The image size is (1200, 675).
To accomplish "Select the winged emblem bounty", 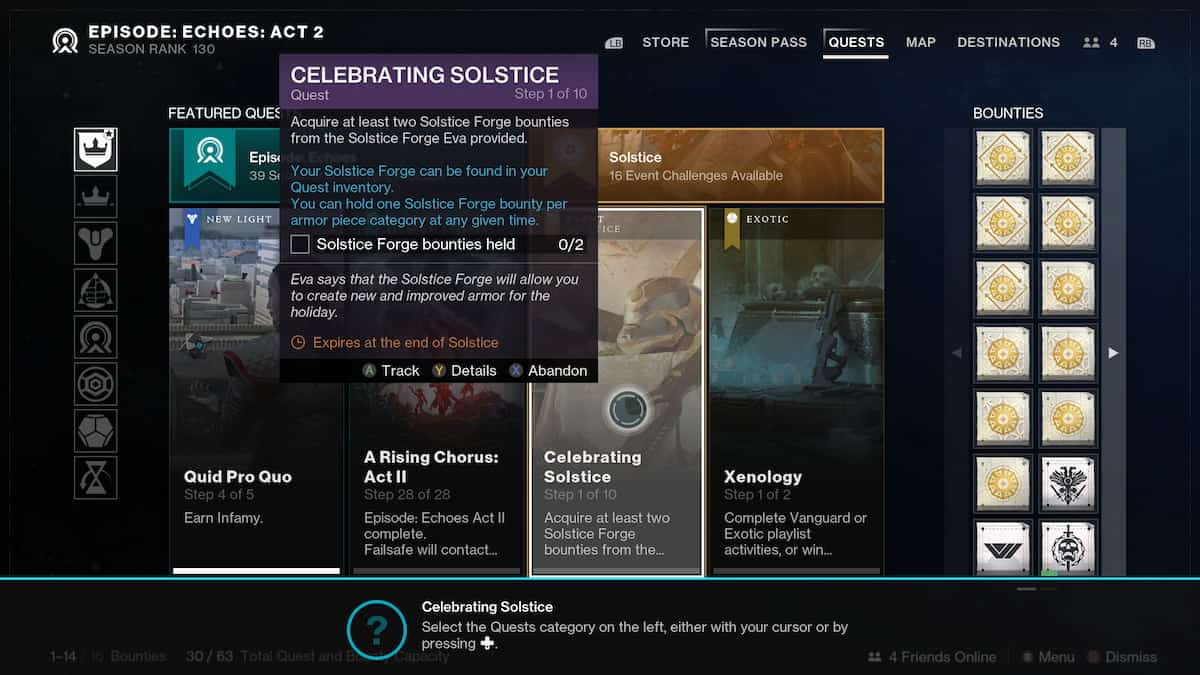I will coord(1068,484).
